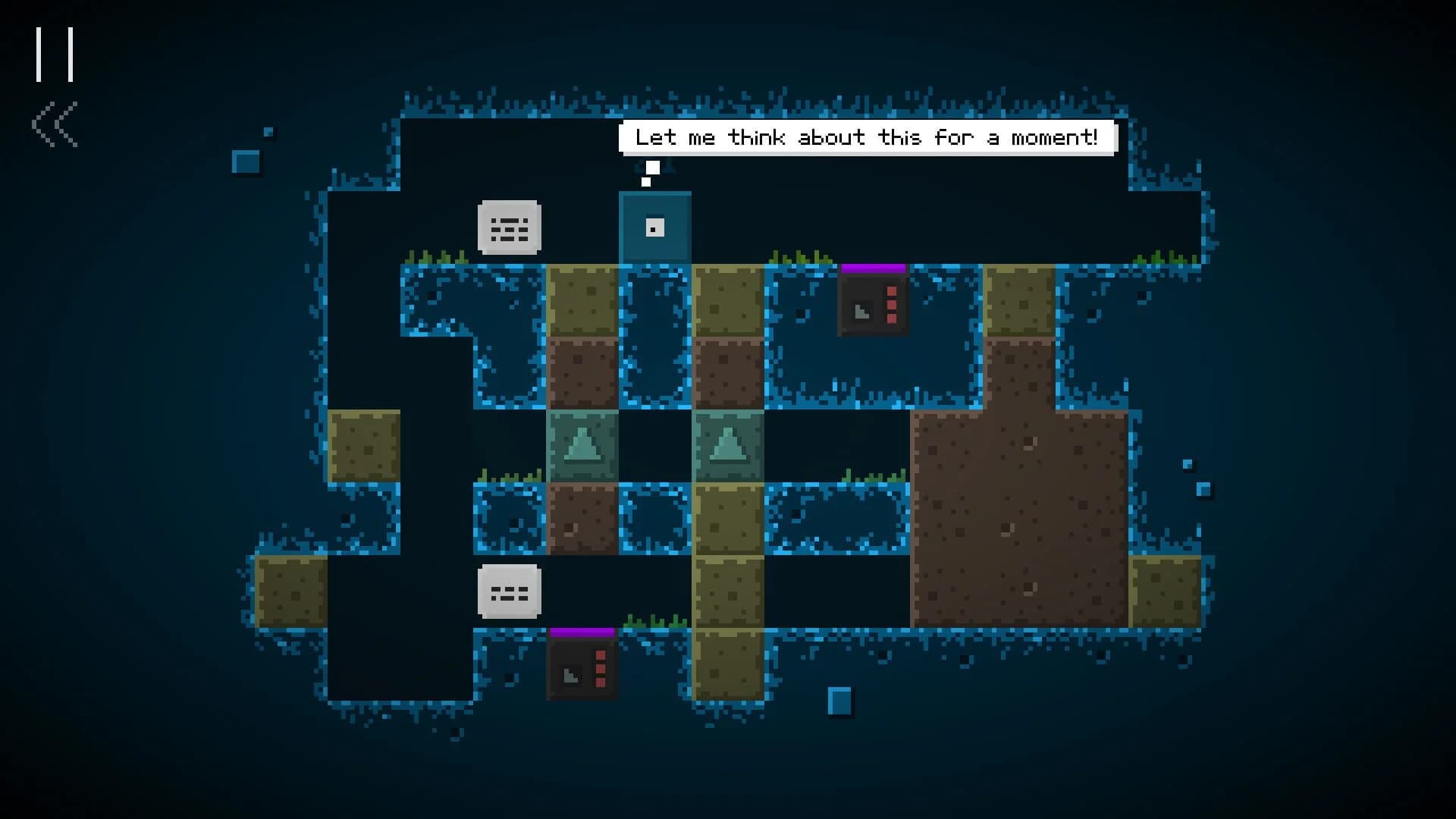Image resolution: width=1456 pixels, height=819 pixels.
Task: Open the pause menu
Action: (x=55, y=52)
